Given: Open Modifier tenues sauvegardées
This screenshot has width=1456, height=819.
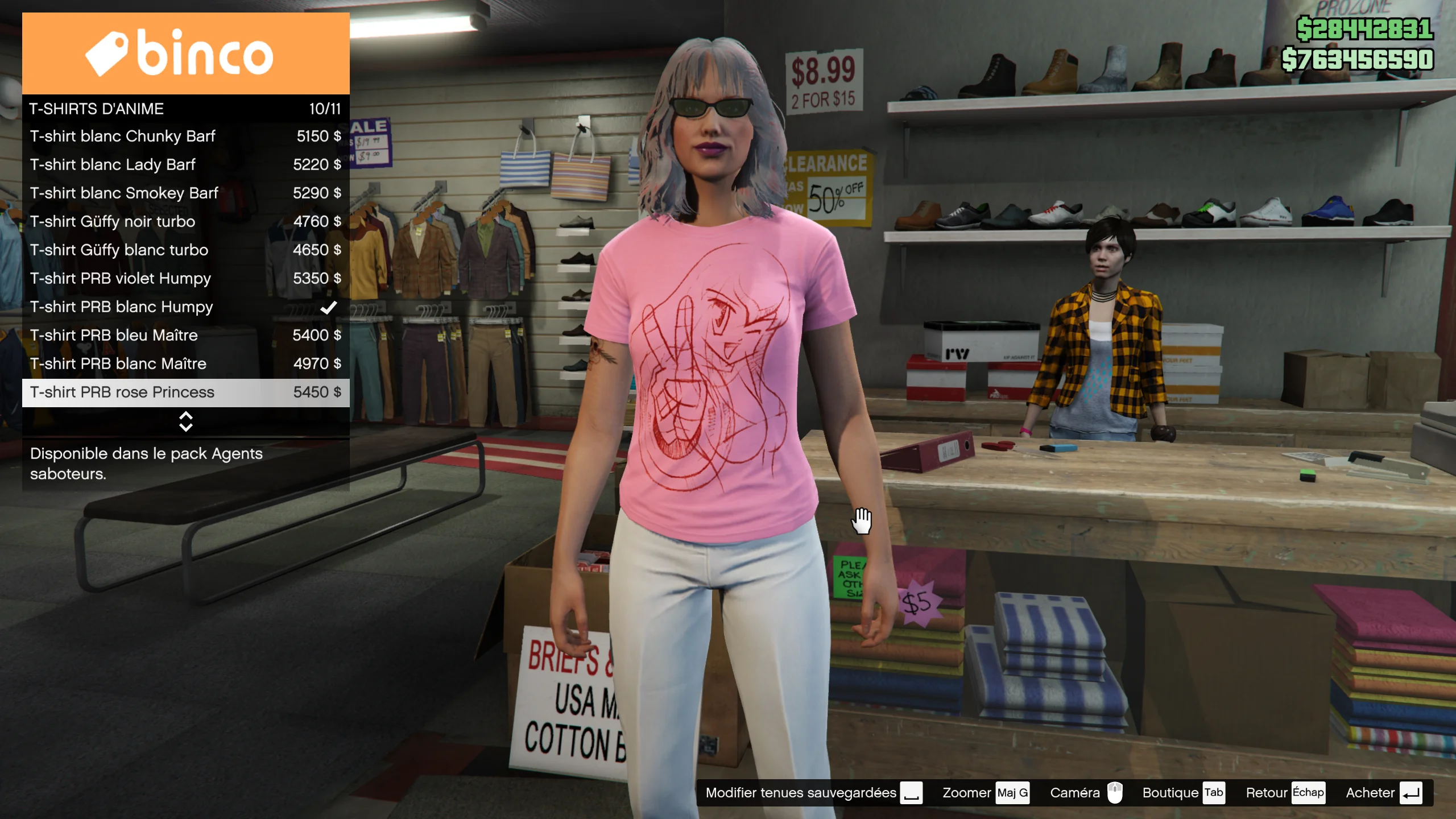Looking at the screenshot, I should click(x=813, y=793).
